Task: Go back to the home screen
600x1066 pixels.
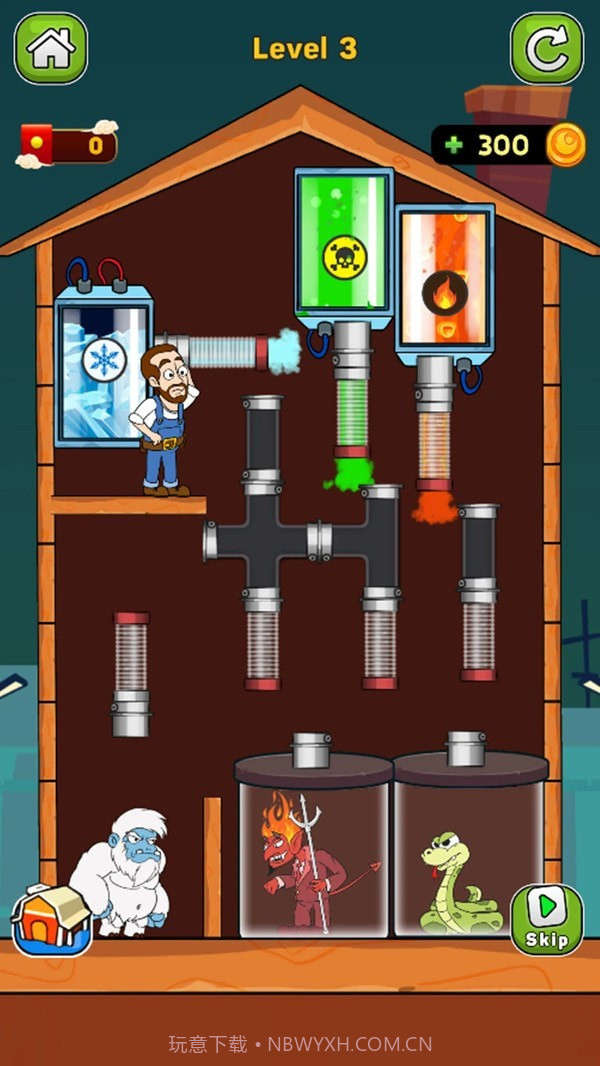Action: coord(50,48)
